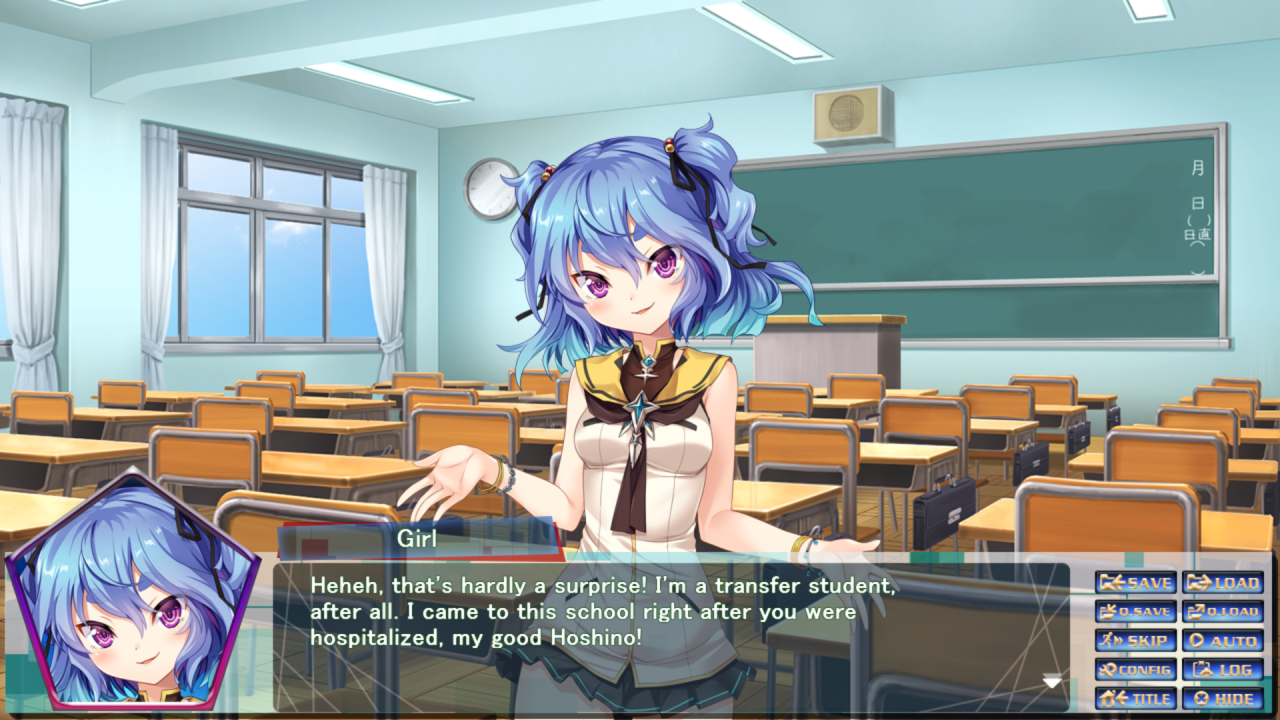This screenshot has width=1280, height=720.
Task: Open the LOAD menu
Action: point(1223,583)
